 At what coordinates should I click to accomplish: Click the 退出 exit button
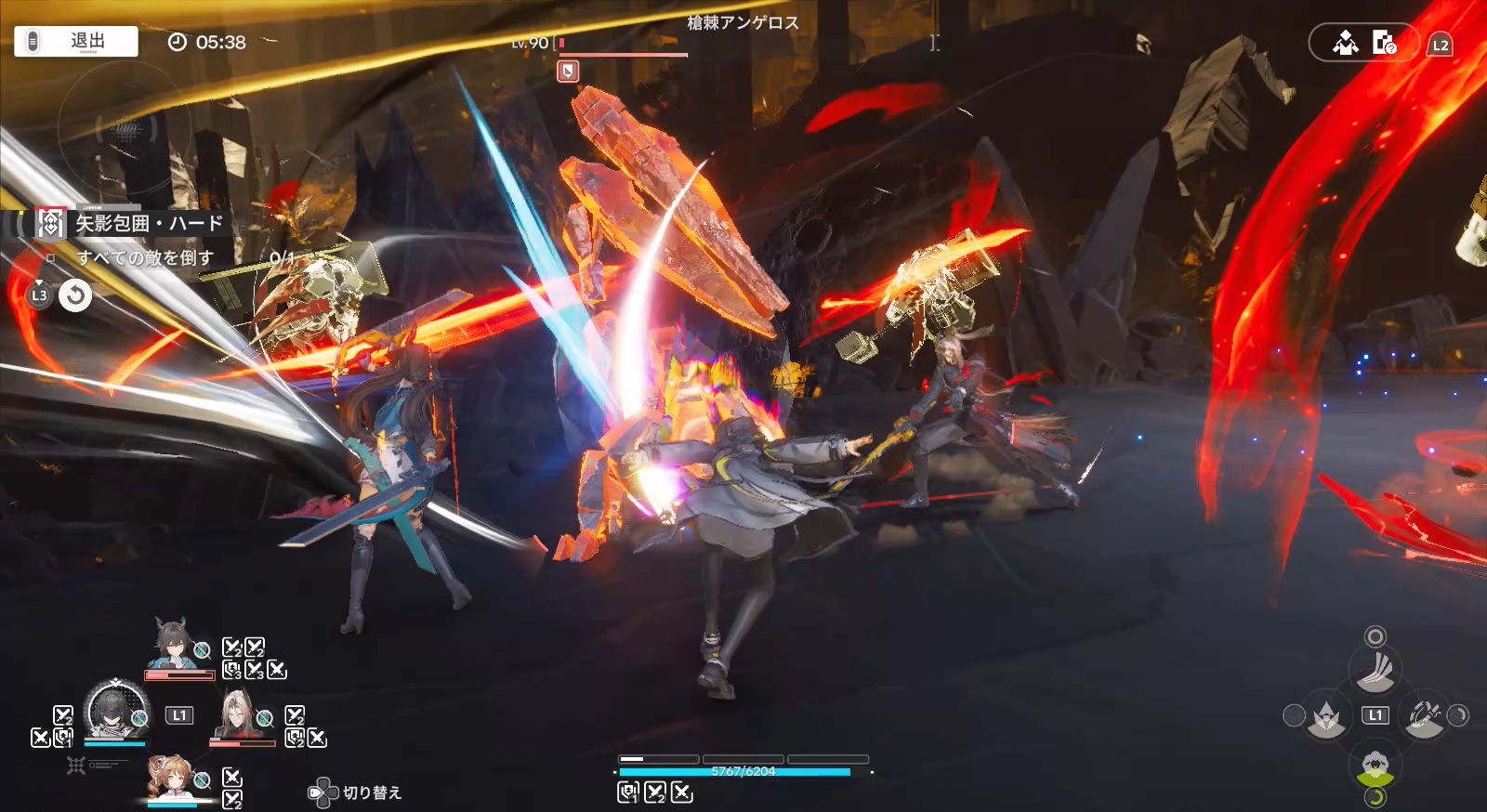[76, 42]
